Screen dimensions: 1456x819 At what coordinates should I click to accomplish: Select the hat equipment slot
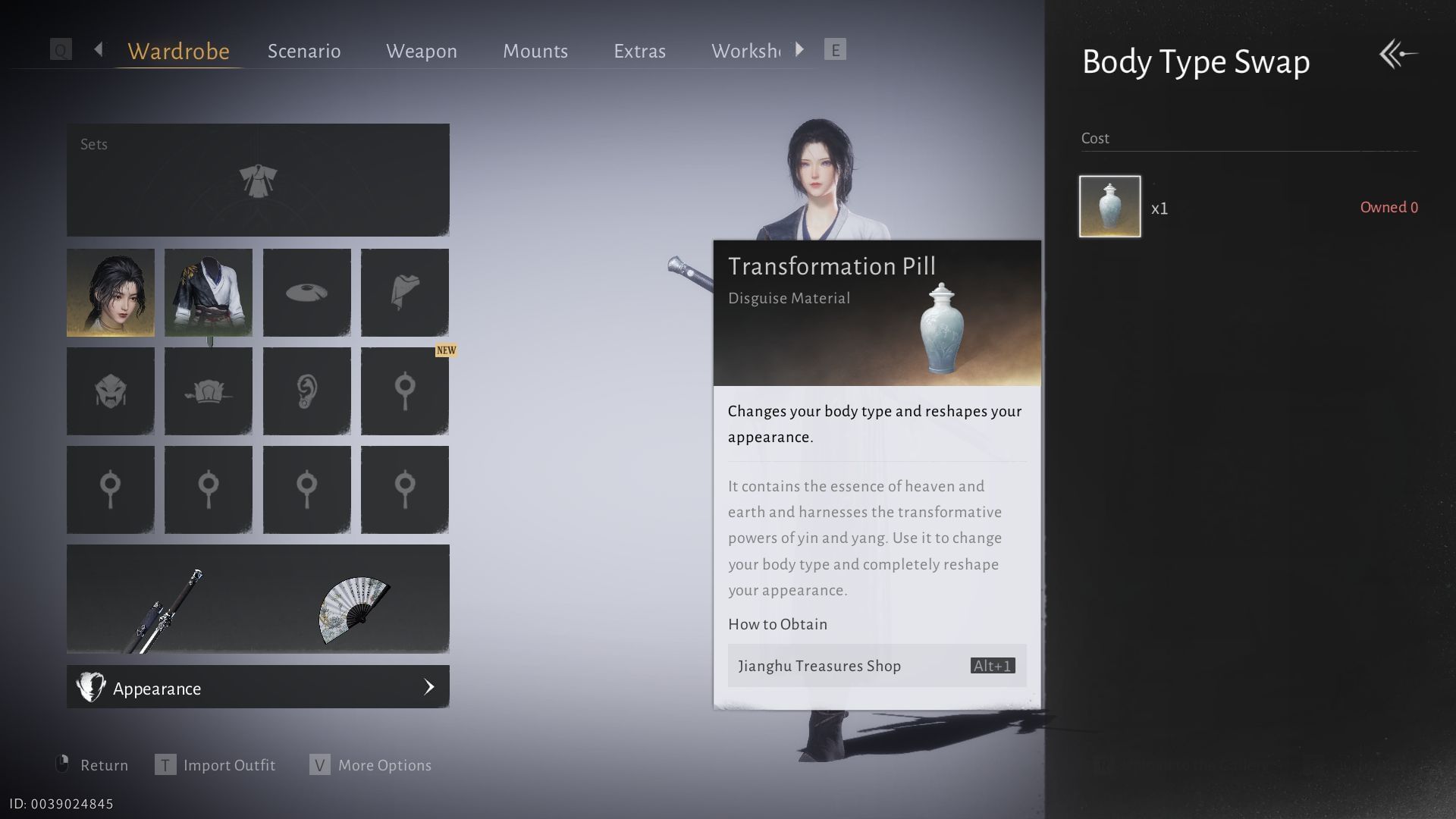click(x=307, y=292)
